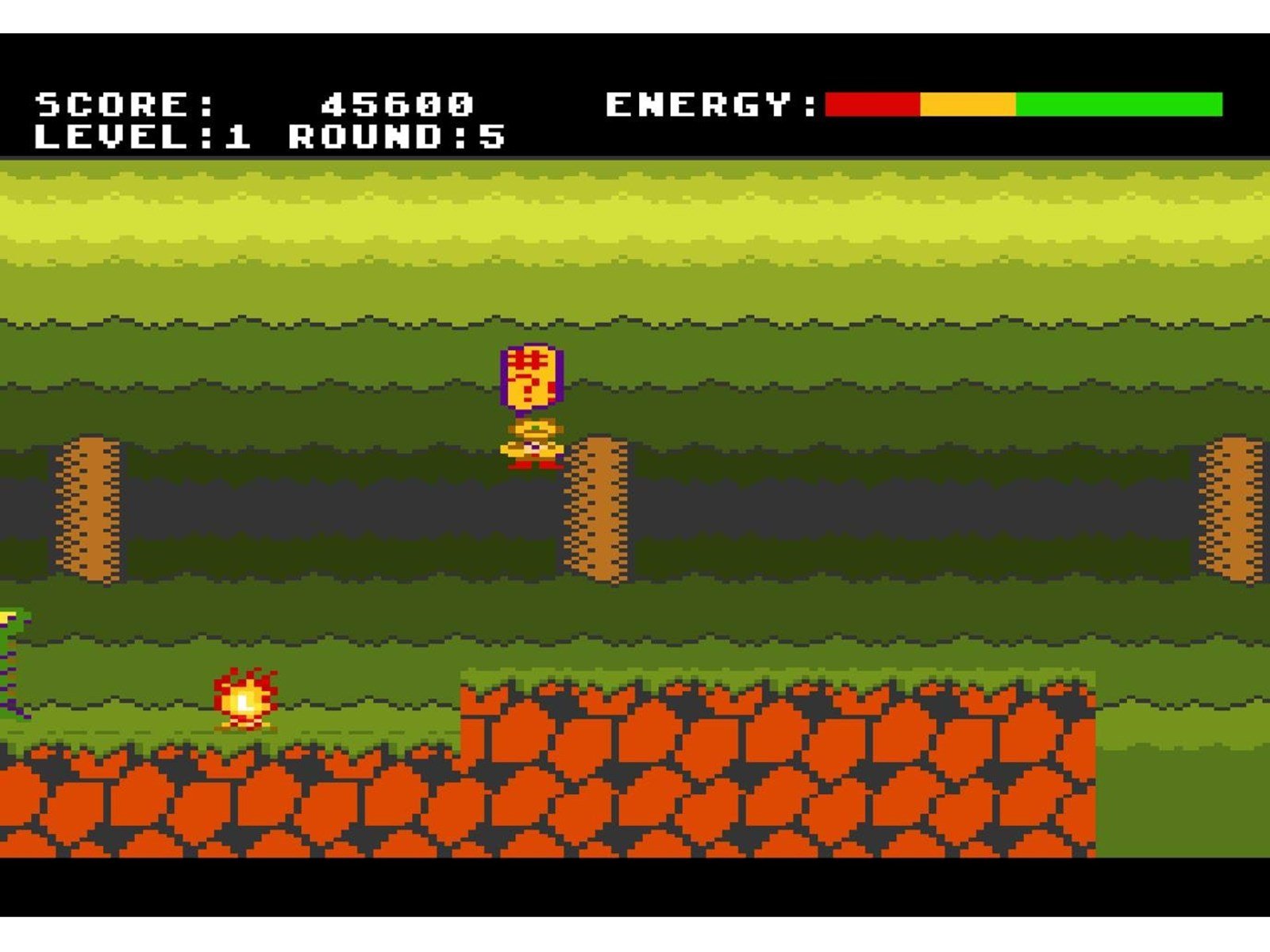Click the score value 45600
The height and width of the screenshot is (952, 1270).
point(397,103)
